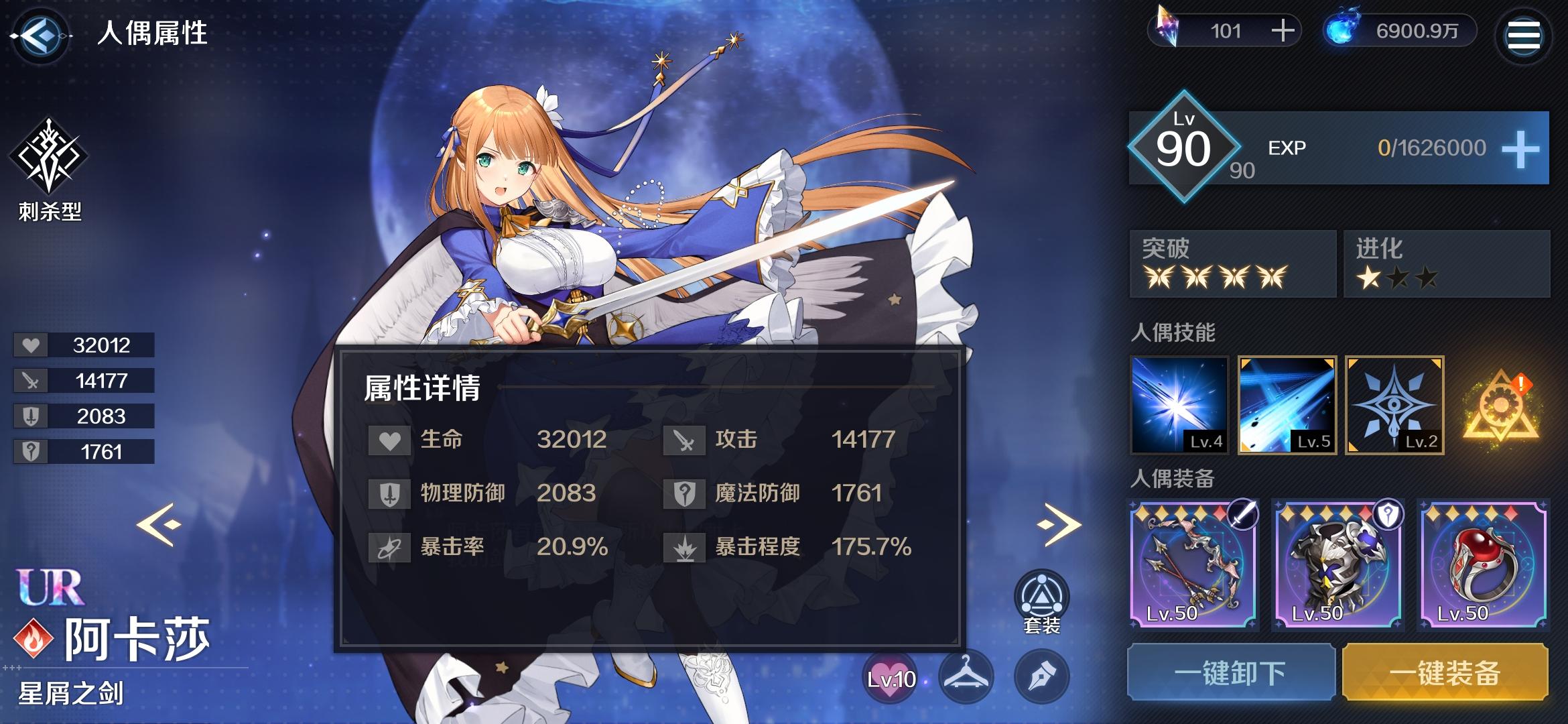Screen dimensions: 1568x724
Task: Click the 刺杀型 class emblem
Action: (x=50, y=158)
